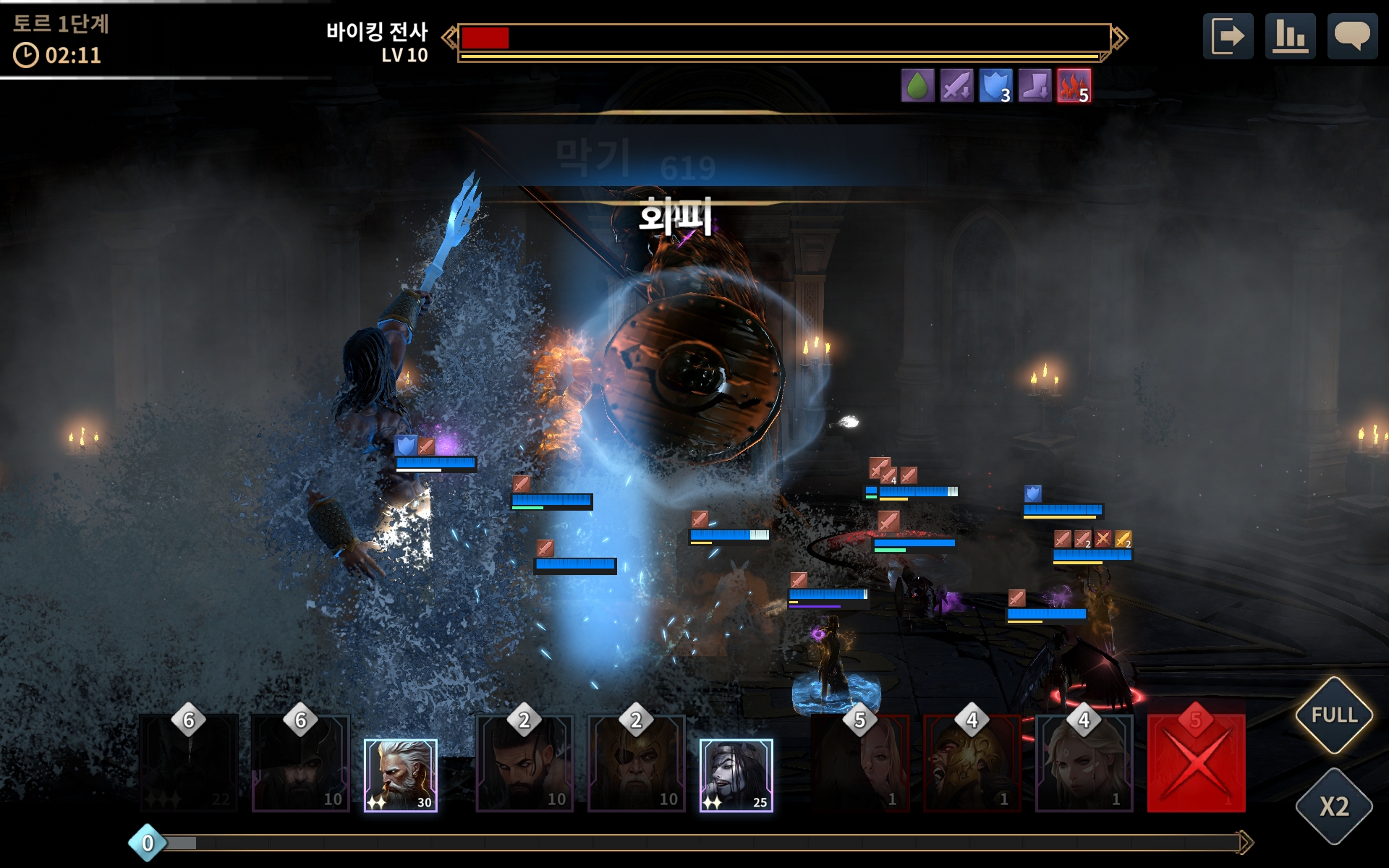The width and height of the screenshot is (1389, 868).
Task: Exit the battle via the exit arrow button
Action: pyautogui.click(x=1228, y=35)
